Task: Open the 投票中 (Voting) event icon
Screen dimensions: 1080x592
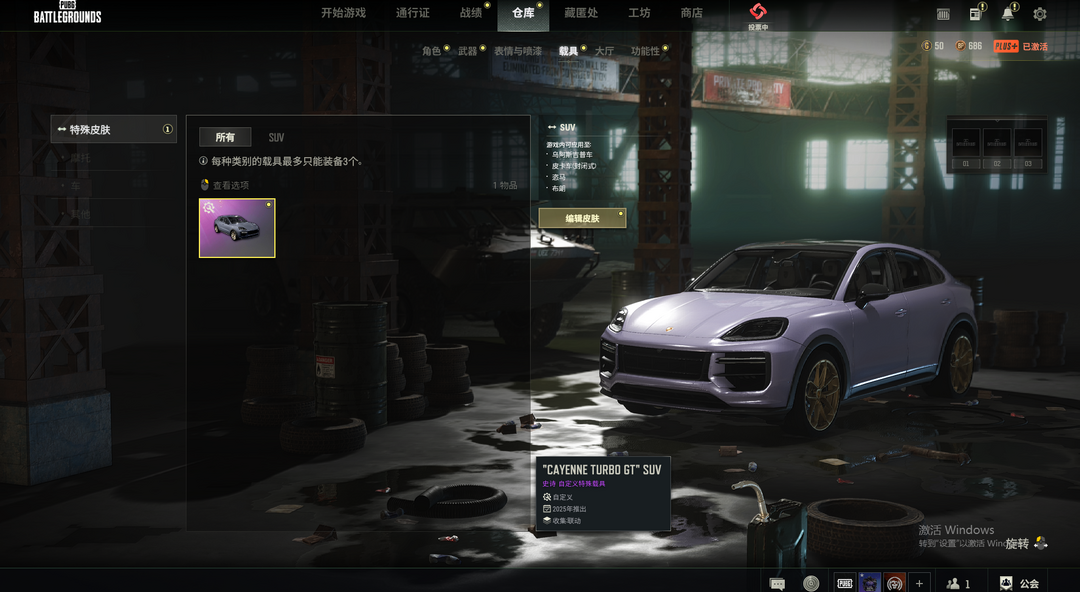Action: pyautogui.click(x=758, y=15)
